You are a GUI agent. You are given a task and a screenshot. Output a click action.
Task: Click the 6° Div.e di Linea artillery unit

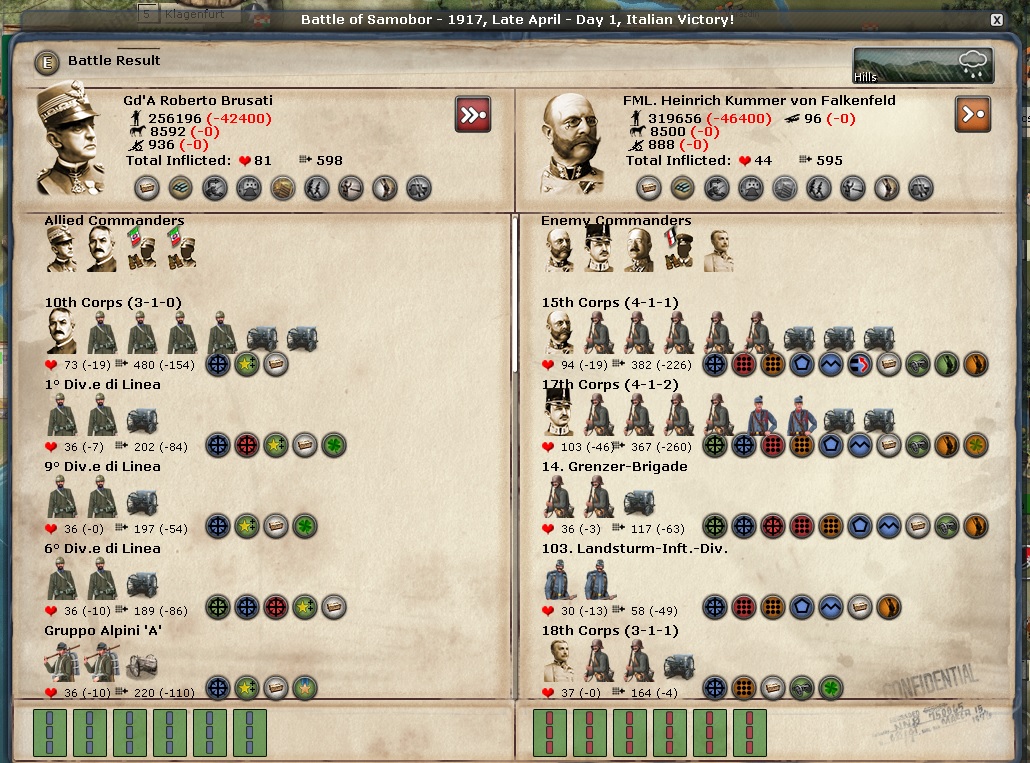(x=141, y=579)
